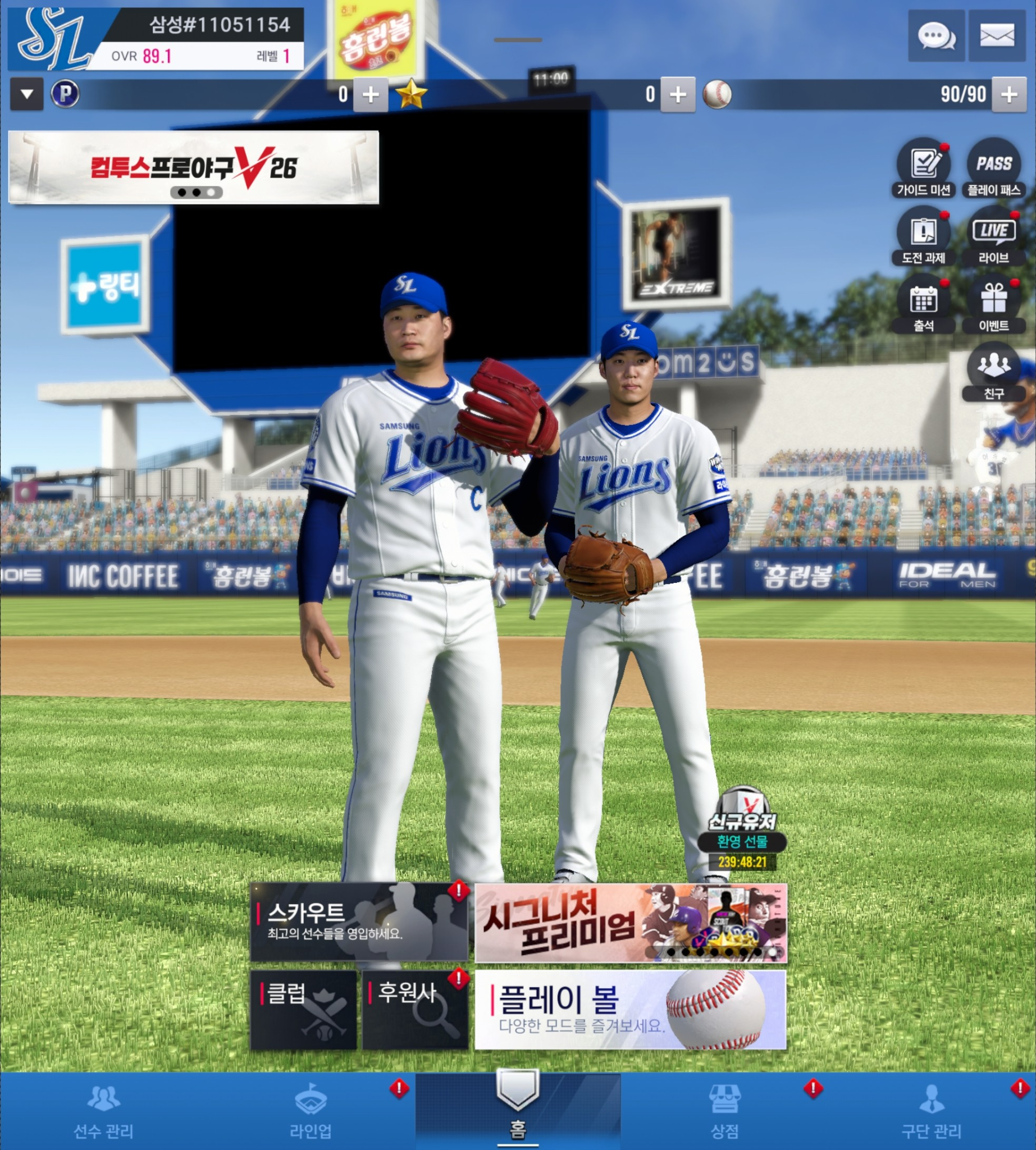Screen dimensions: 1036x1150
Task: Select 플레이 볼 to play a game
Action: 630,1010
